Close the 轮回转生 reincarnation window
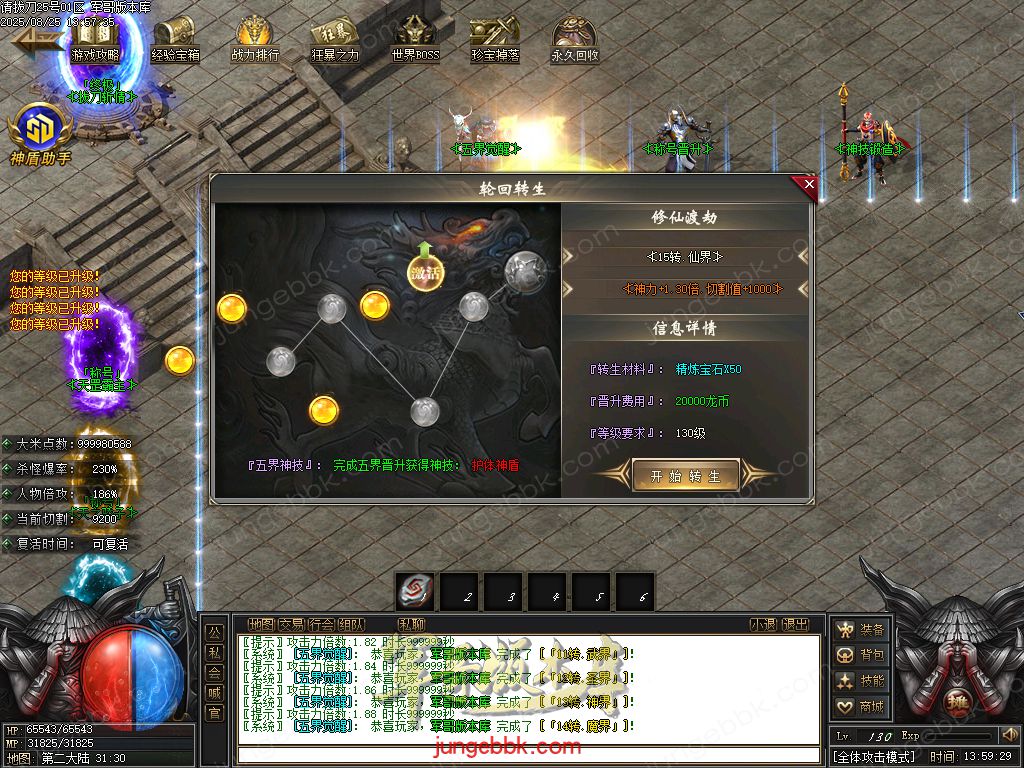This screenshot has width=1024, height=768. (808, 184)
